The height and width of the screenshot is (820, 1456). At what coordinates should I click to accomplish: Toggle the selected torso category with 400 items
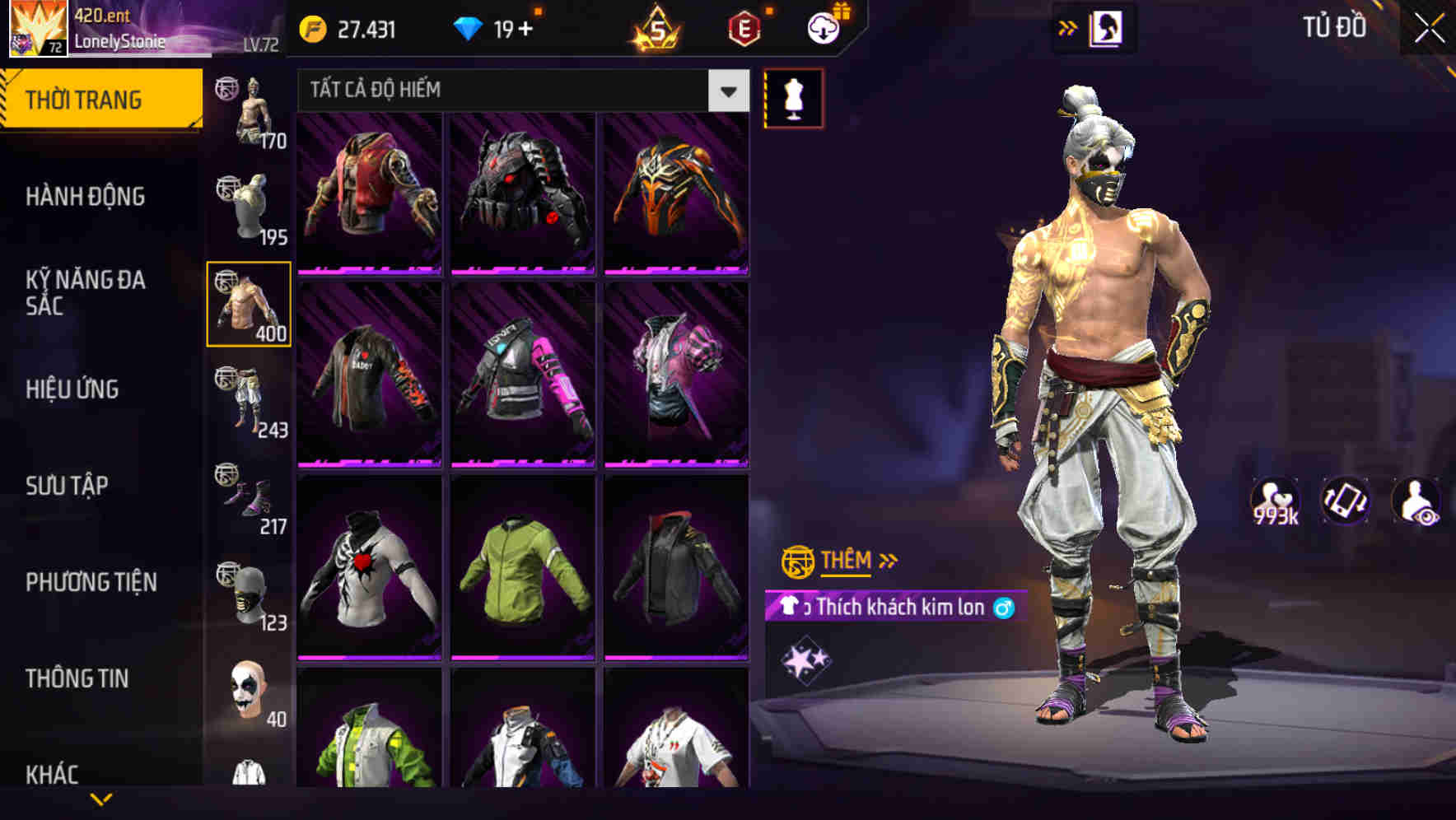(250, 303)
